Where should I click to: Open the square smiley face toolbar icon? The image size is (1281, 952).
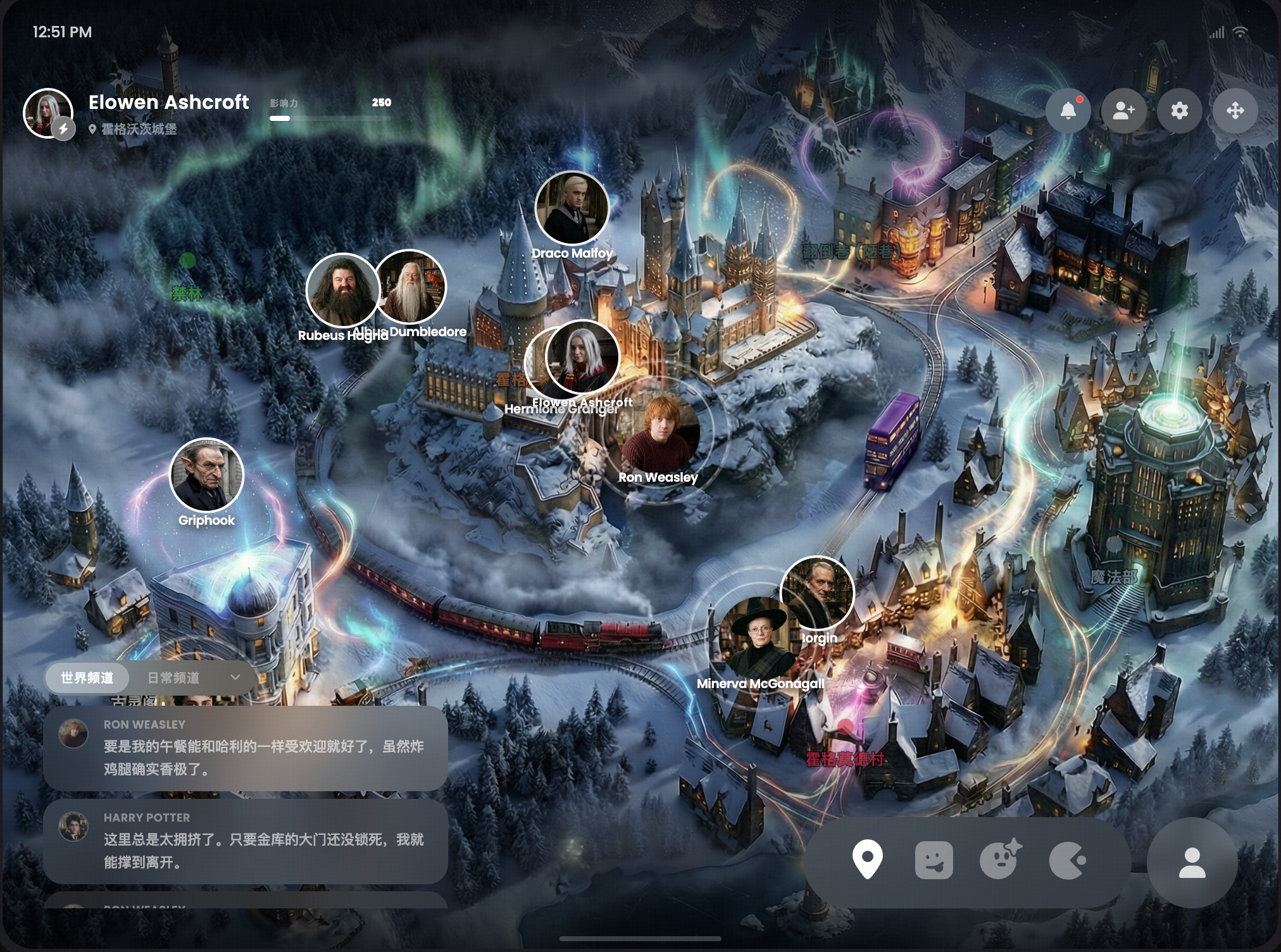tap(934, 860)
